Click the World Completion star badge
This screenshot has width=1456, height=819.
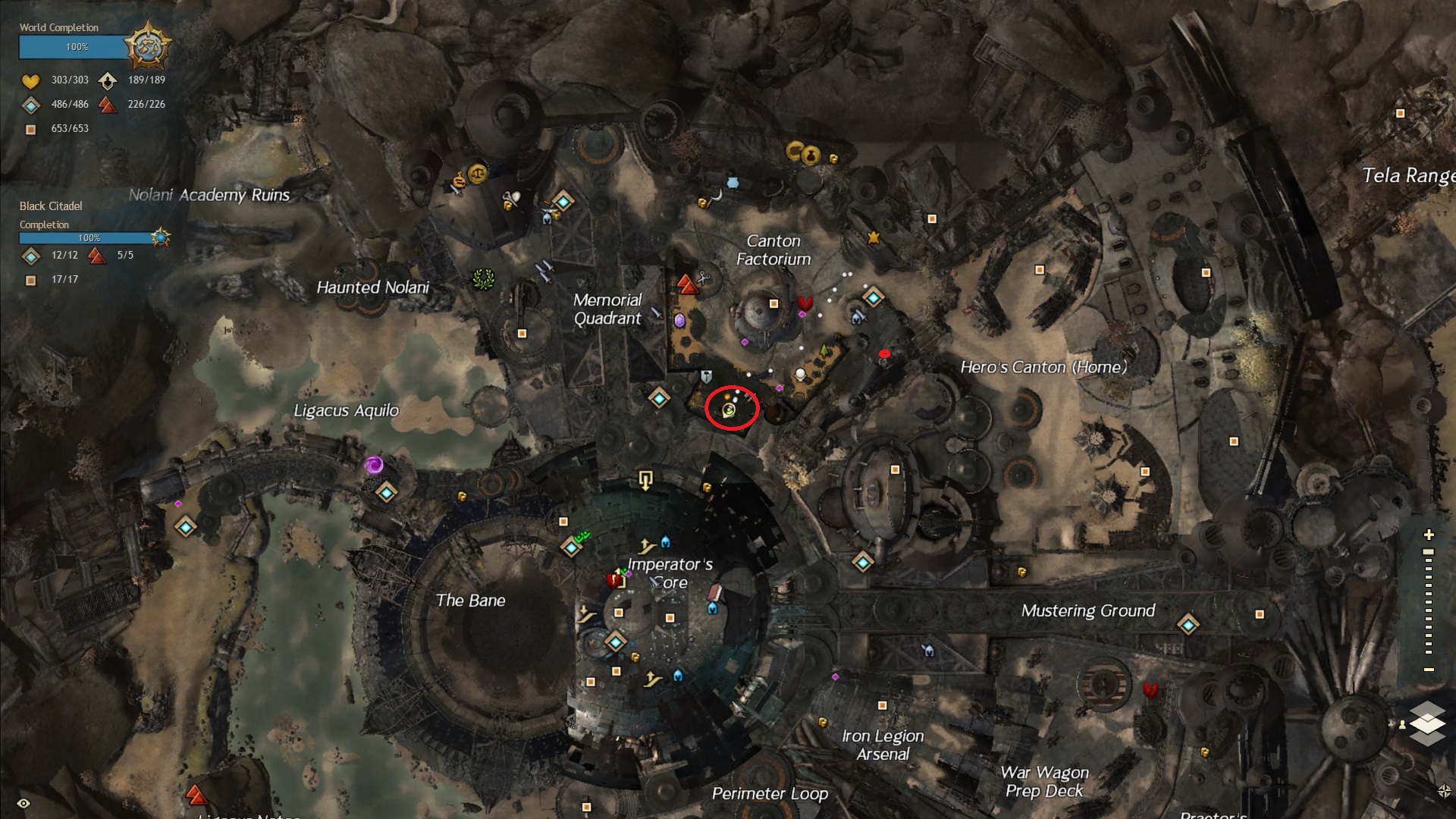(x=147, y=46)
